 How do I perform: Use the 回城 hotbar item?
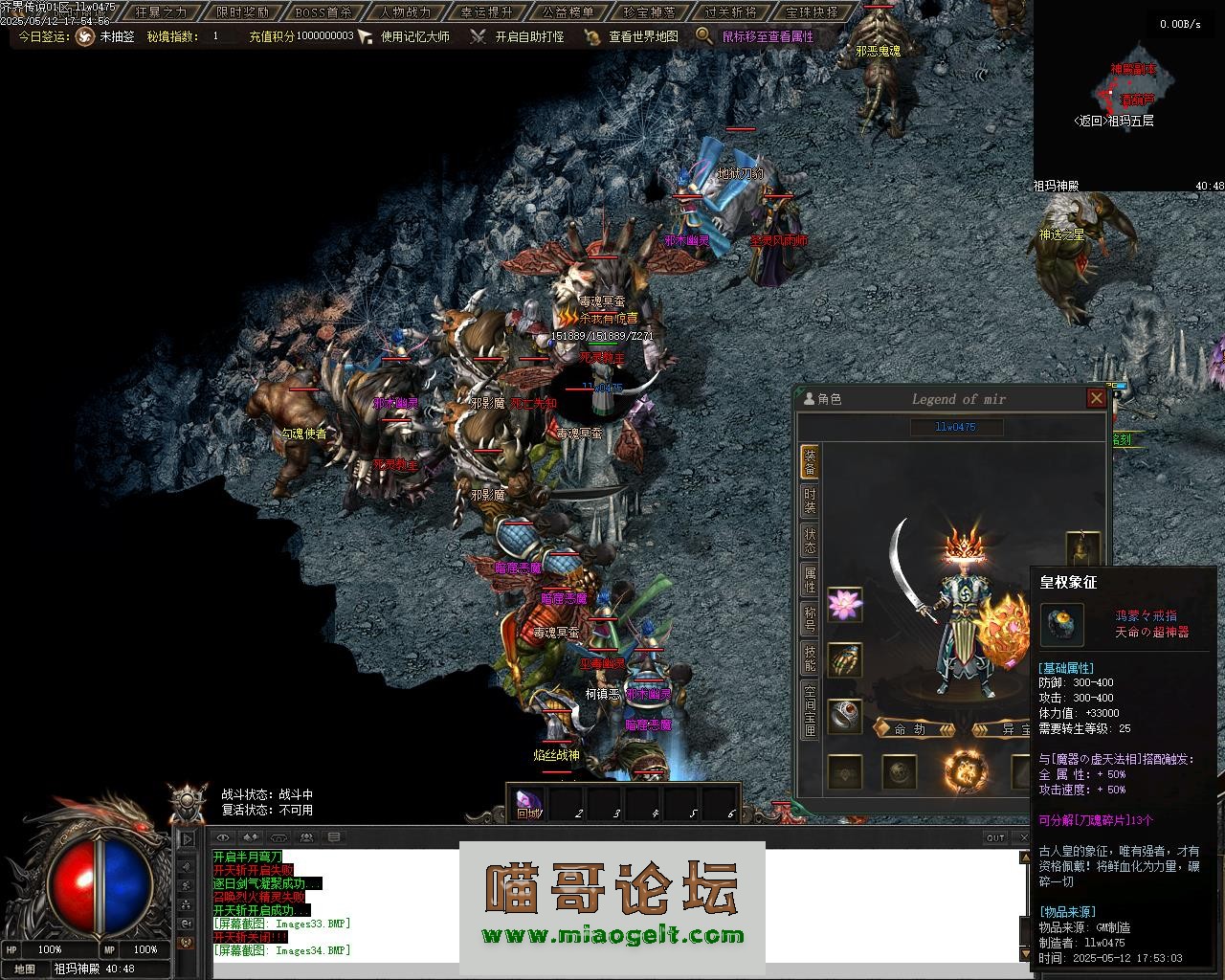click(528, 802)
